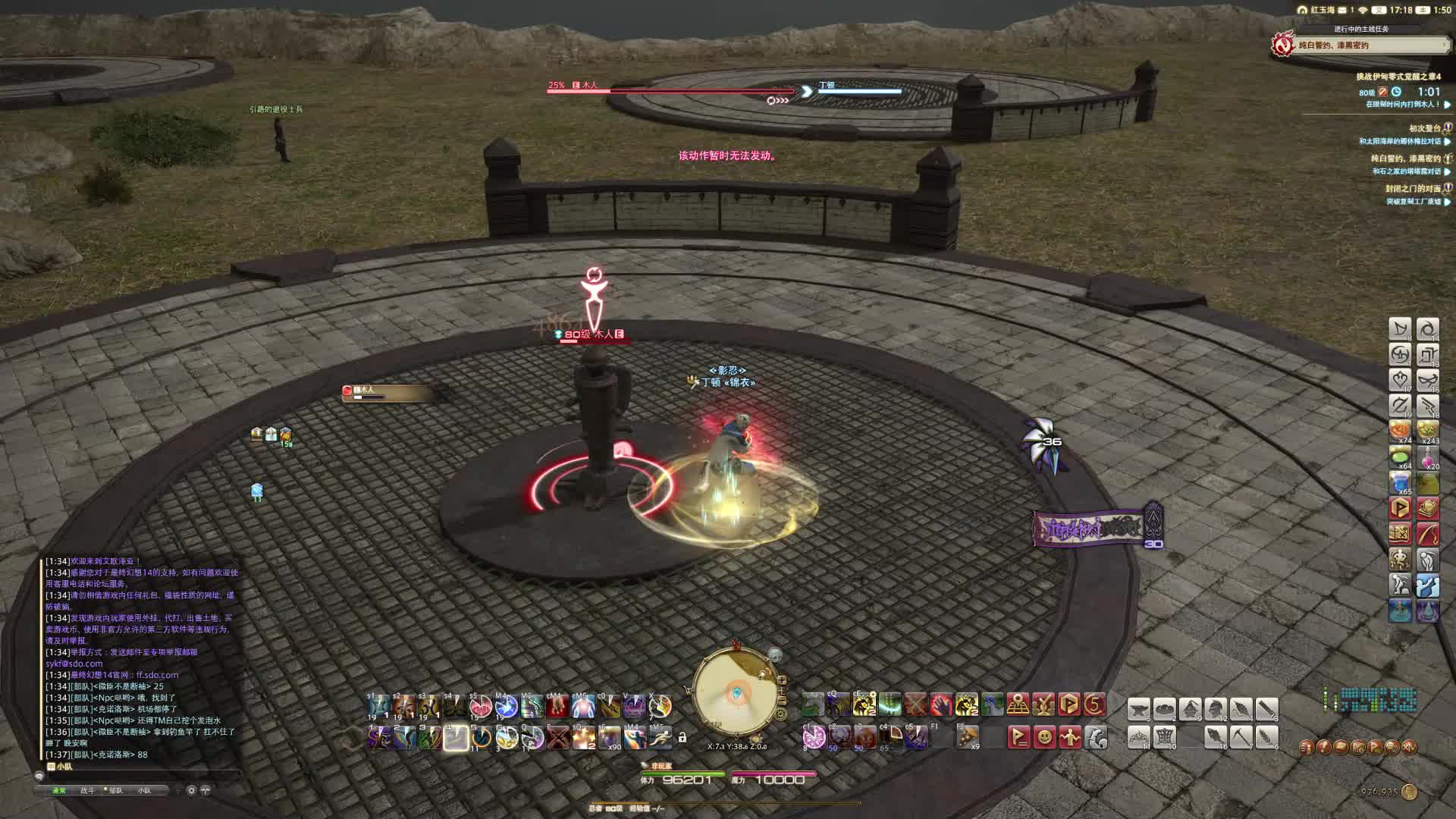Use the orange food x74 slot
This screenshot has height=819, width=1456.
coord(1400,431)
